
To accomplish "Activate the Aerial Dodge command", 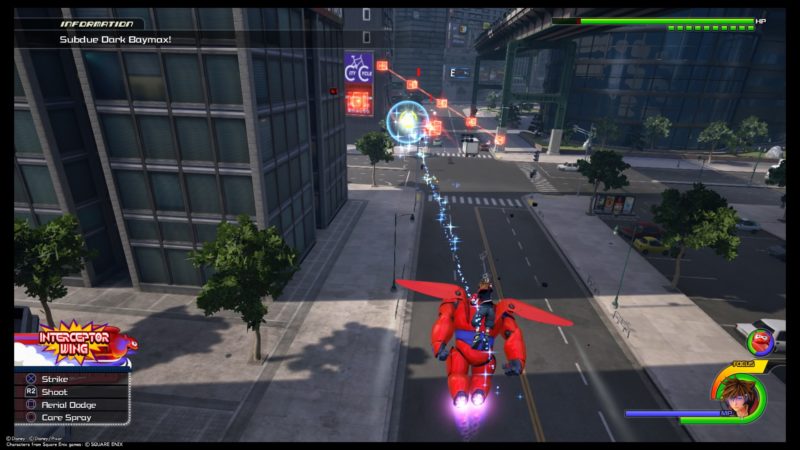I will coord(72,404).
